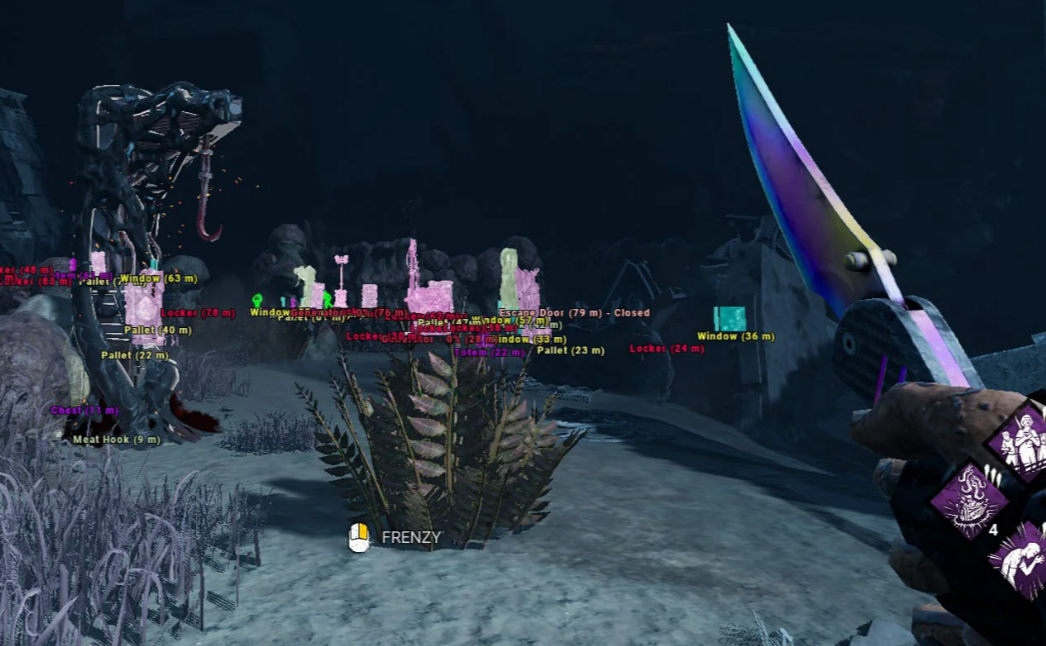The image size is (1046, 646).
Task: Select the perk showing a group of standing figures
Action: (1022, 442)
